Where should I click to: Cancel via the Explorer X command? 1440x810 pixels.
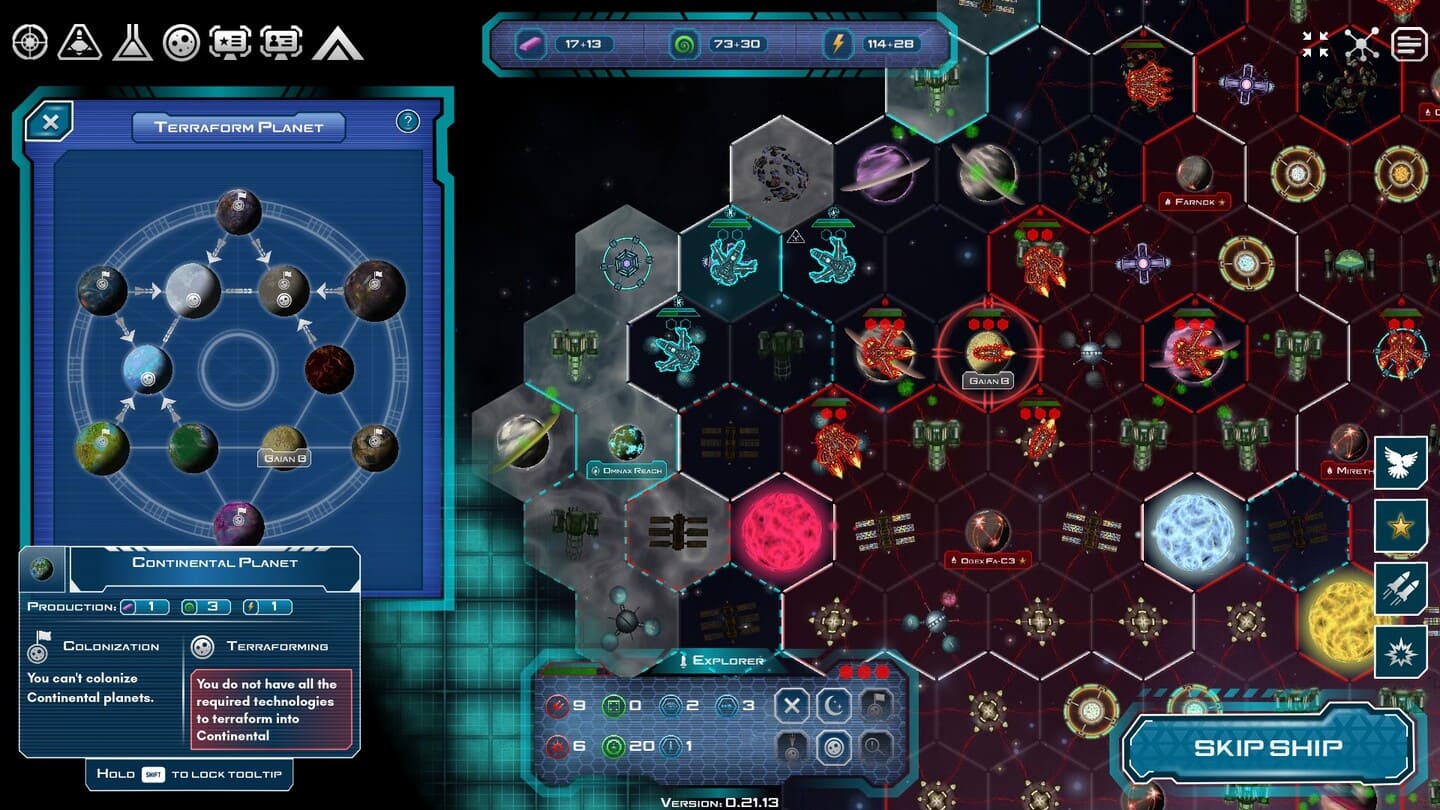792,706
